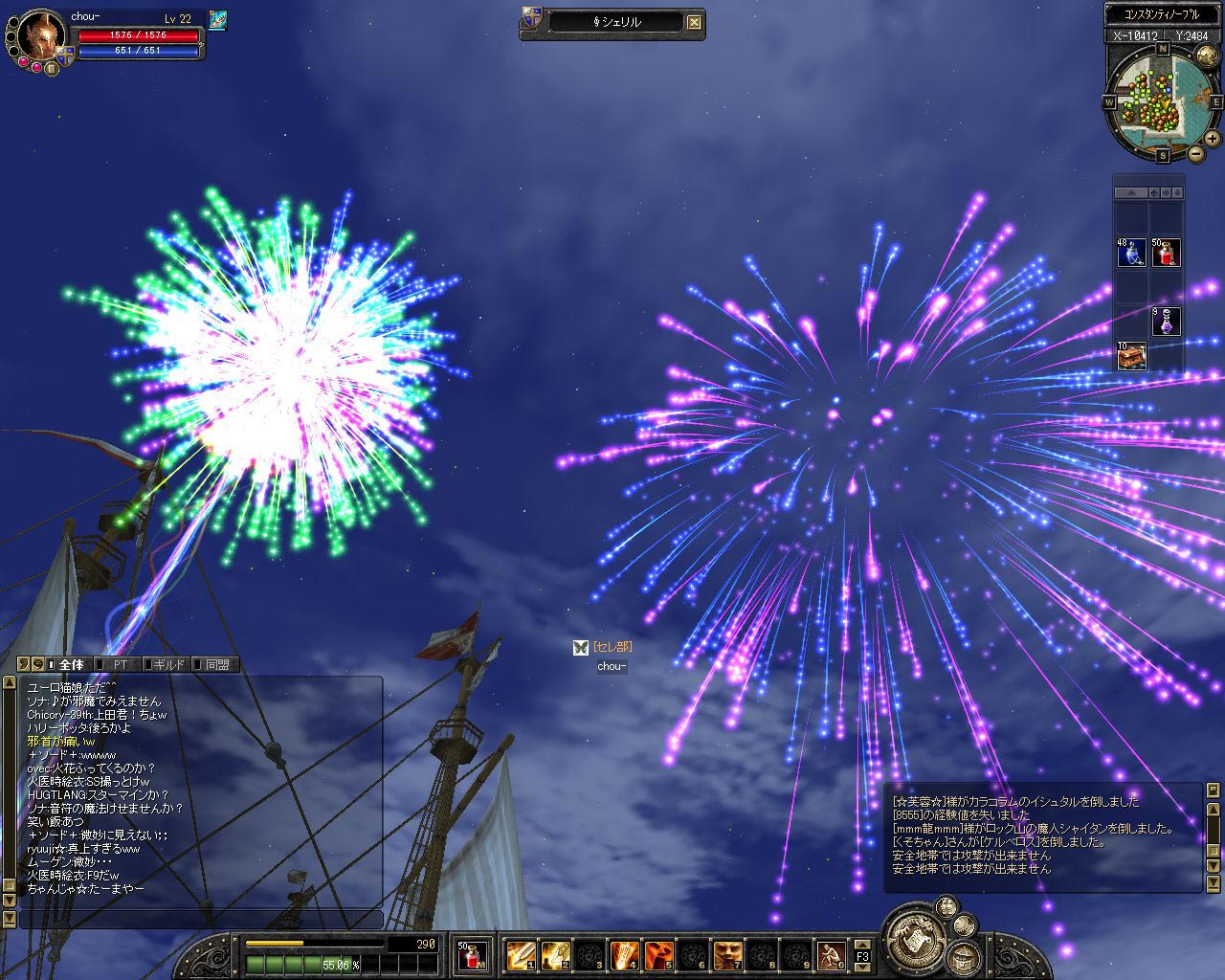Click the chat text input bar

tap(201, 919)
